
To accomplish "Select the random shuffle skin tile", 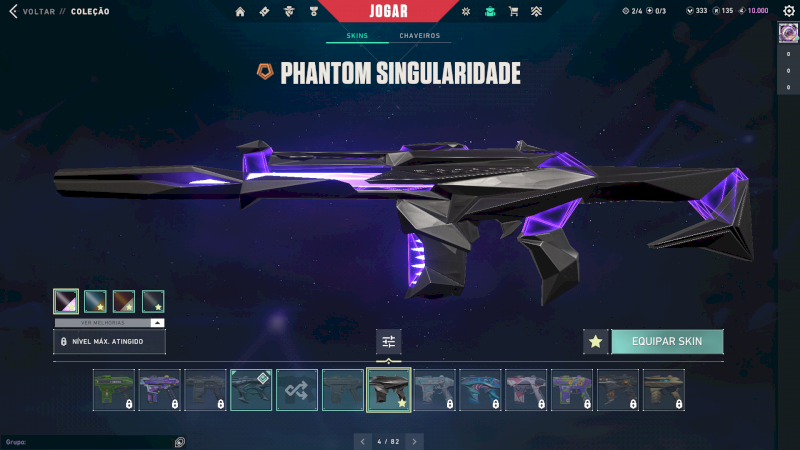I will point(297,390).
